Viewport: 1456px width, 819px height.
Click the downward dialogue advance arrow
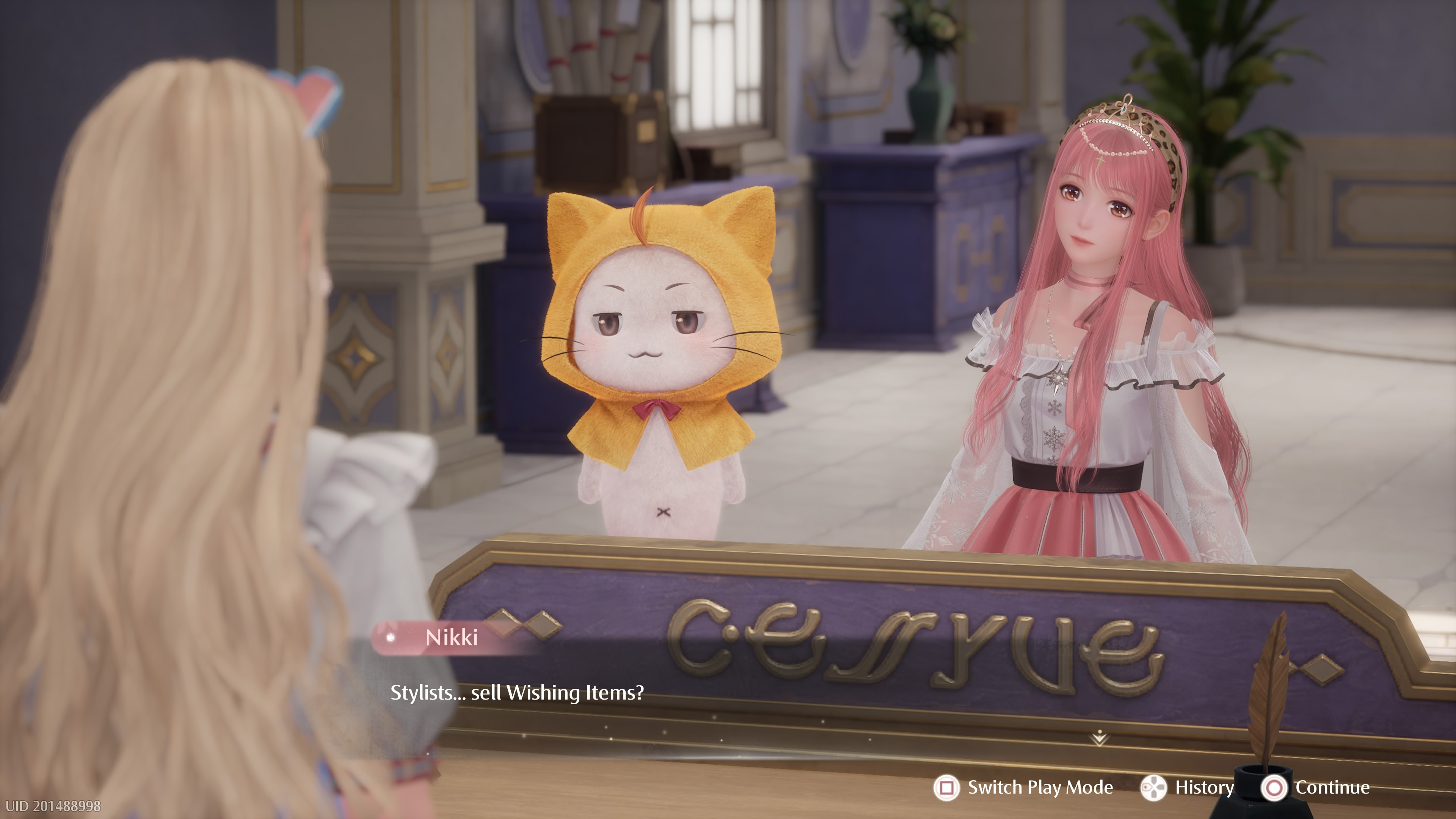tap(1099, 737)
